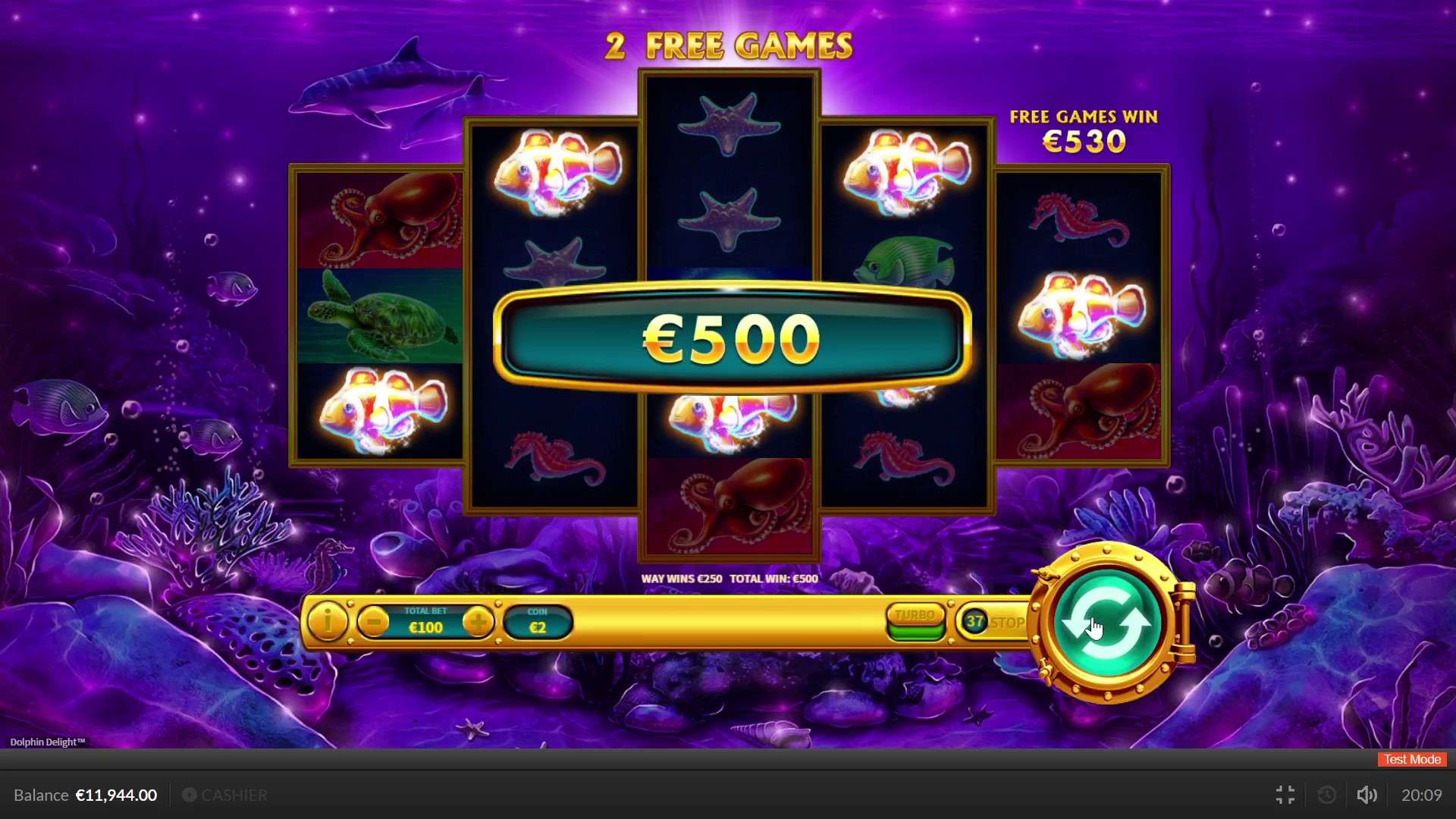Open game history with the clock icon
This screenshot has height=819, width=1456.
click(x=1326, y=795)
